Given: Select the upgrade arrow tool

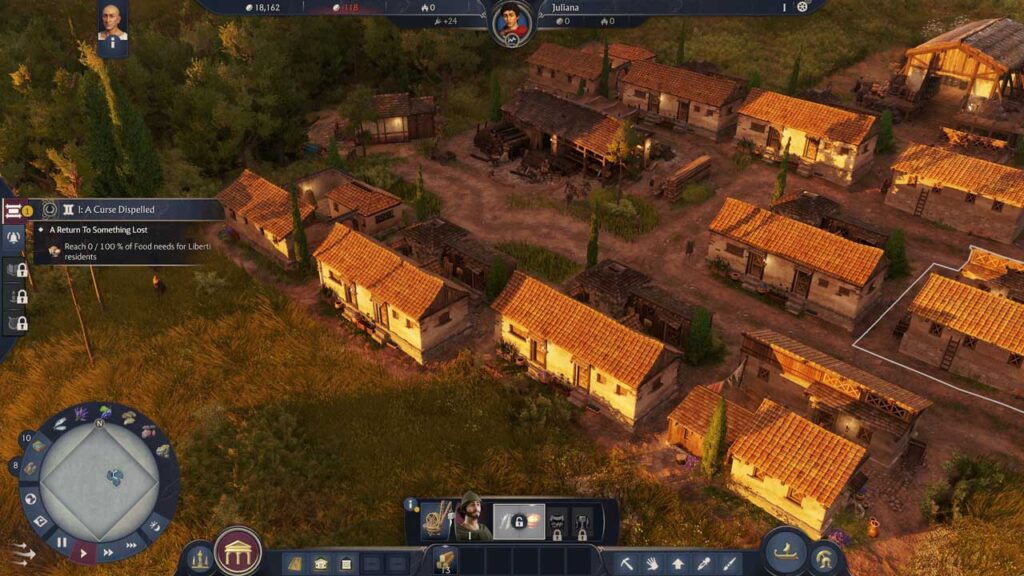Looking at the screenshot, I should click(678, 563).
